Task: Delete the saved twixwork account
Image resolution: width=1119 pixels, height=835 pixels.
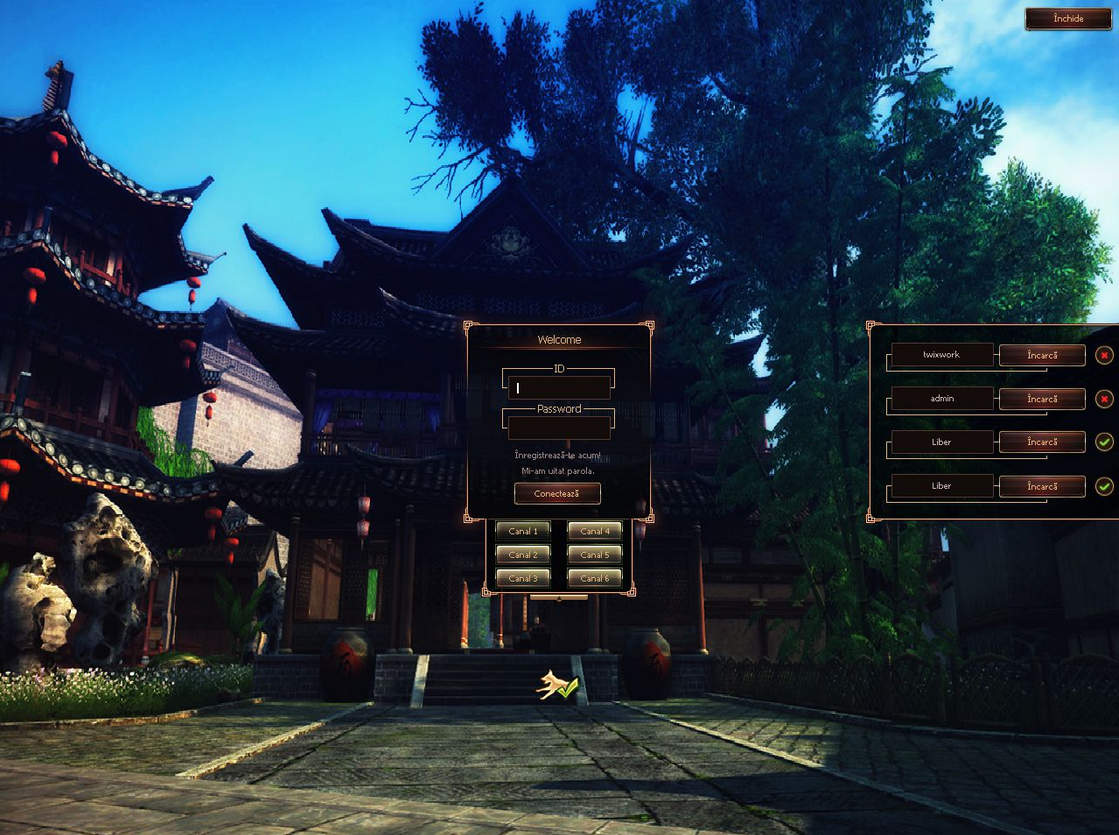Action: pos(1104,355)
